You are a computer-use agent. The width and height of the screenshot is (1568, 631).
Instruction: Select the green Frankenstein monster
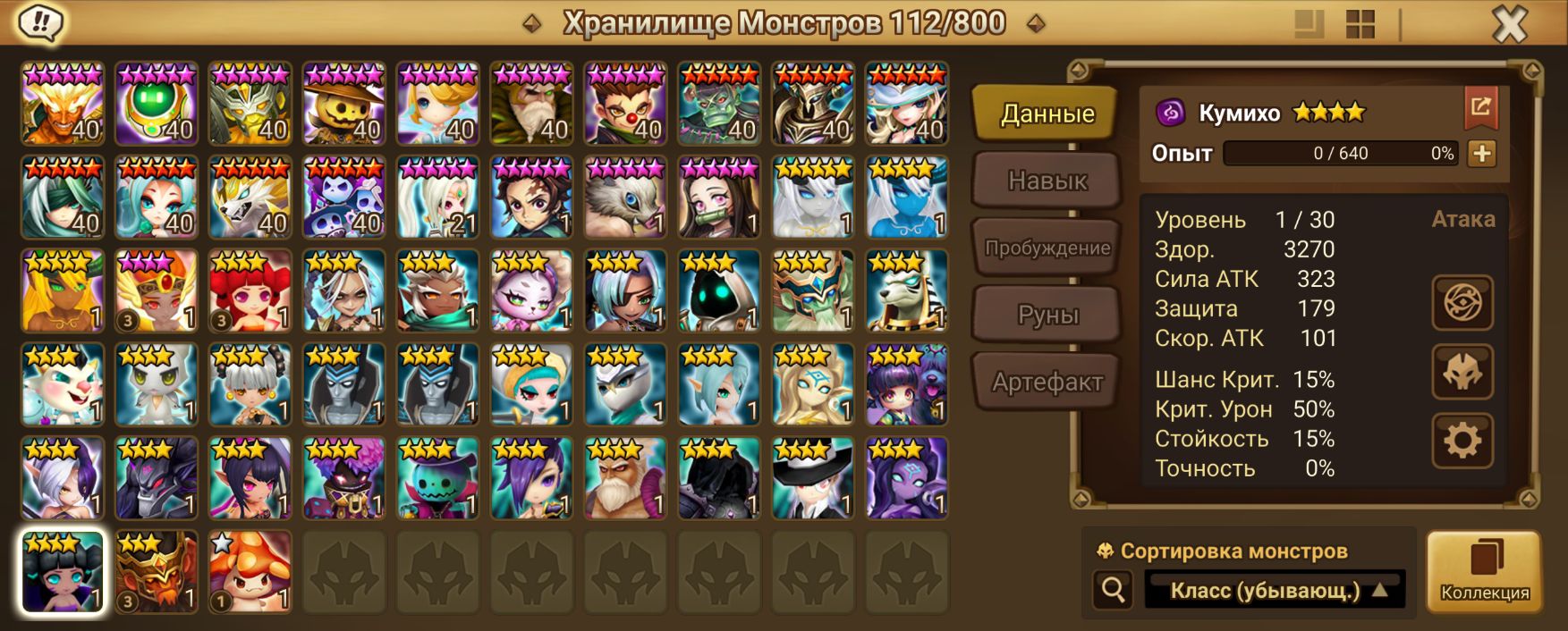(x=719, y=103)
